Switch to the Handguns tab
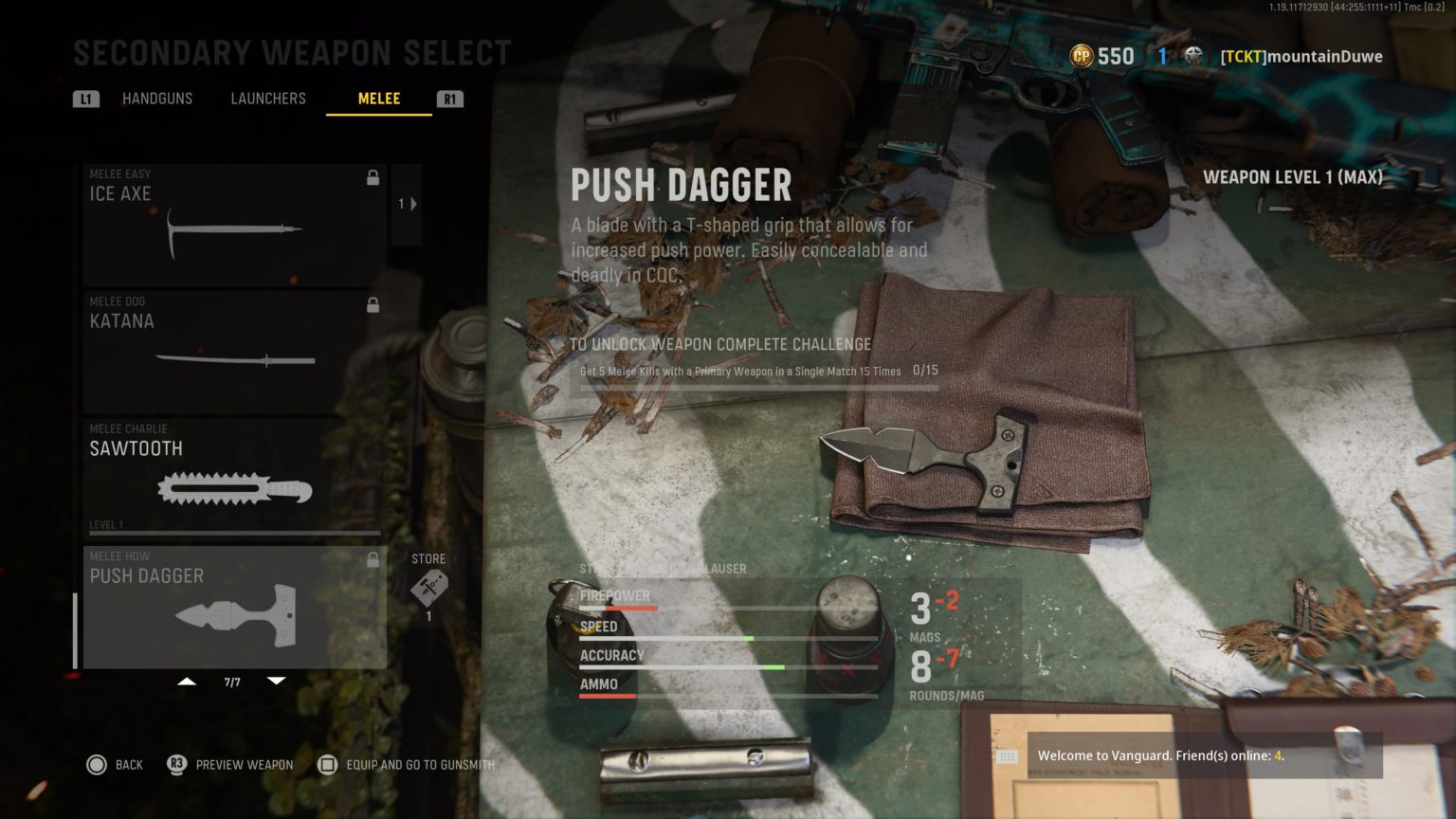This screenshot has width=1456, height=819. [157, 99]
